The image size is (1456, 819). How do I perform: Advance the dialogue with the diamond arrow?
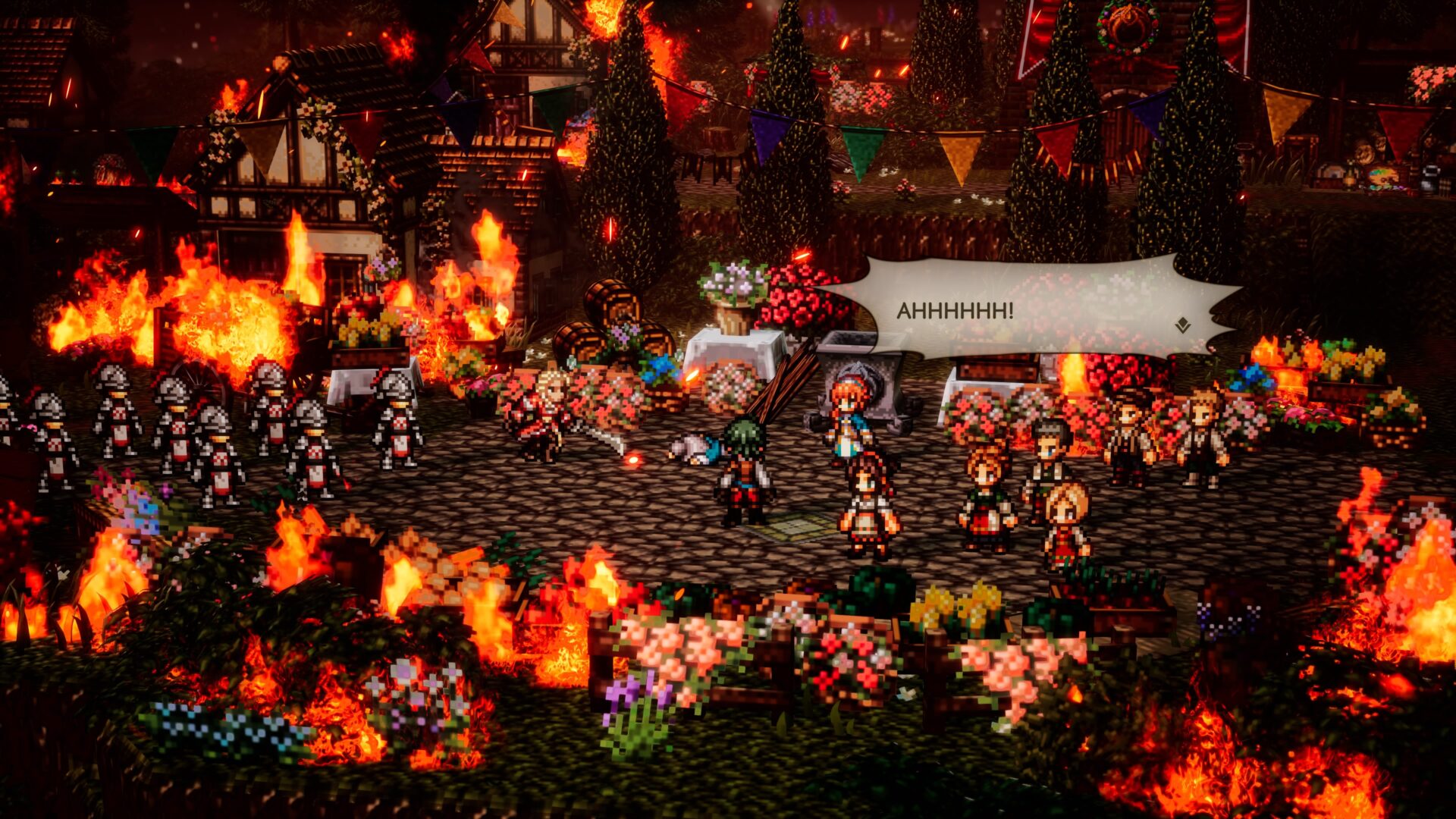click(1181, 326)
